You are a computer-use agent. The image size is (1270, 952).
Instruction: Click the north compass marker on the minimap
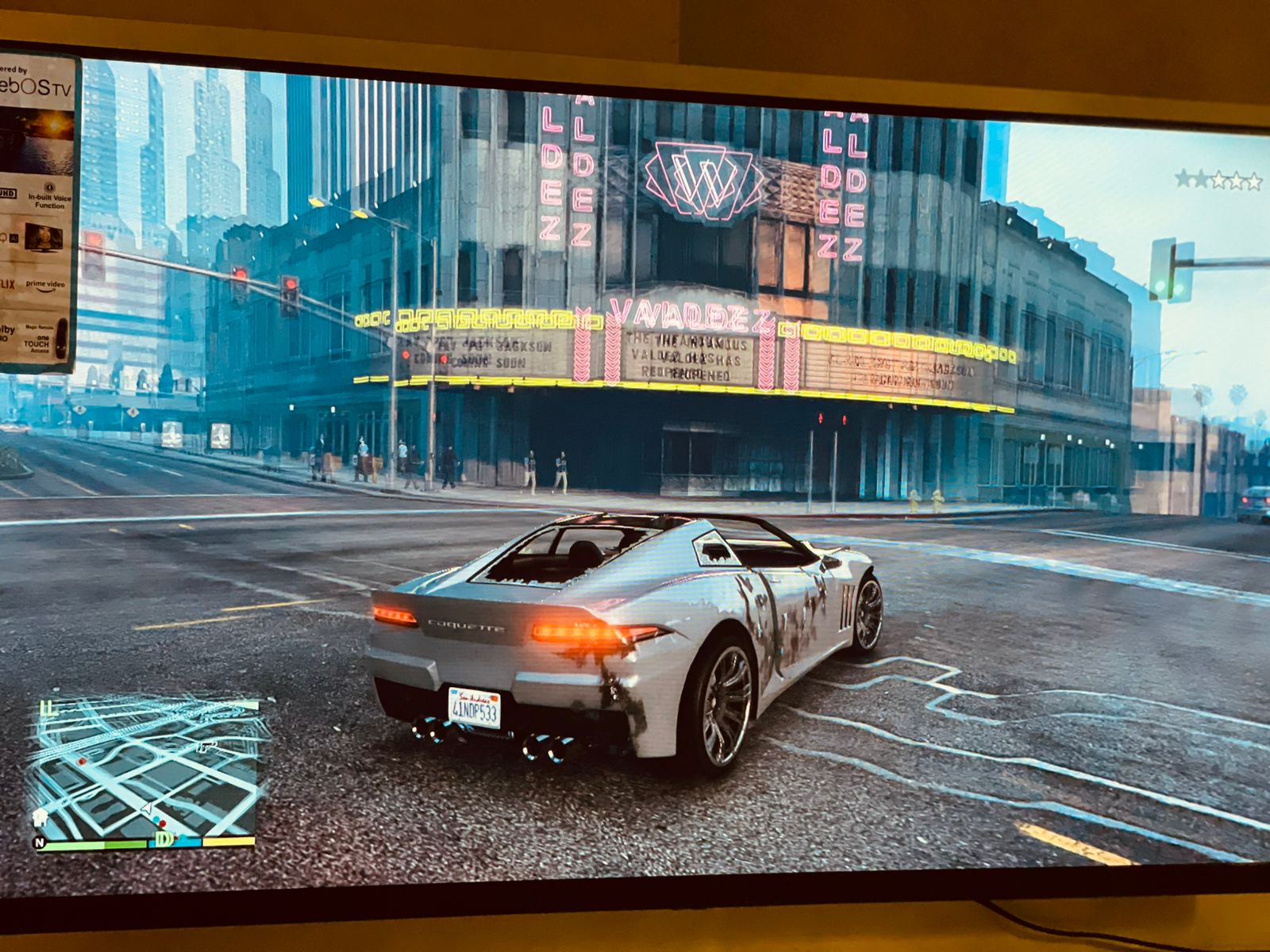point(39,843)
